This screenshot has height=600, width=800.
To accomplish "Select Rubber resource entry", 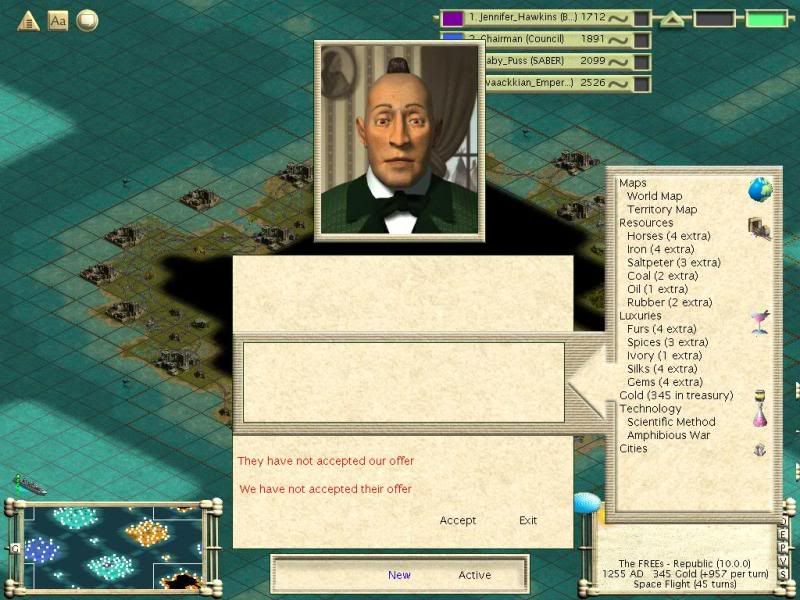I will [x=669, y=302].
